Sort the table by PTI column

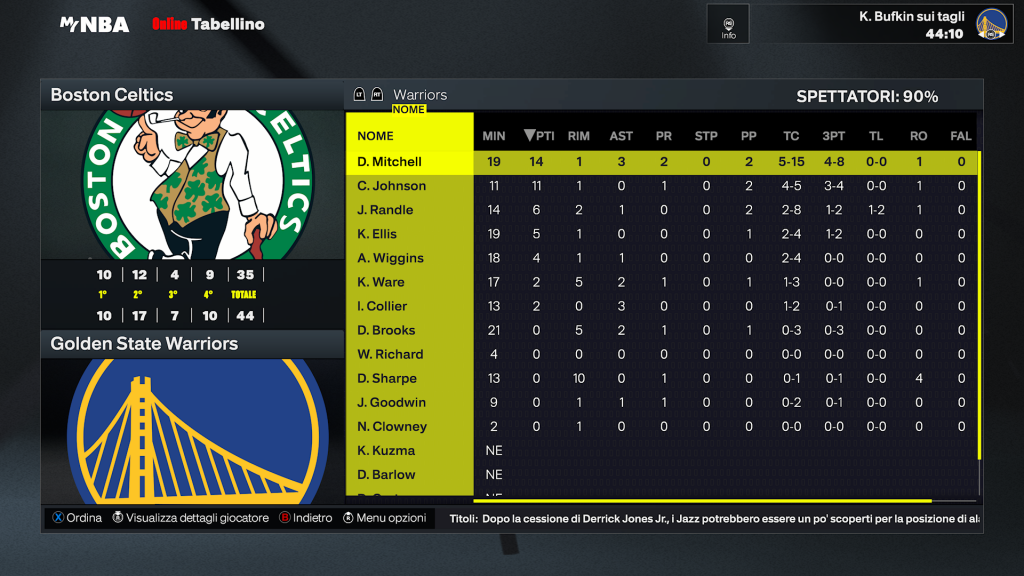(539, 136)
